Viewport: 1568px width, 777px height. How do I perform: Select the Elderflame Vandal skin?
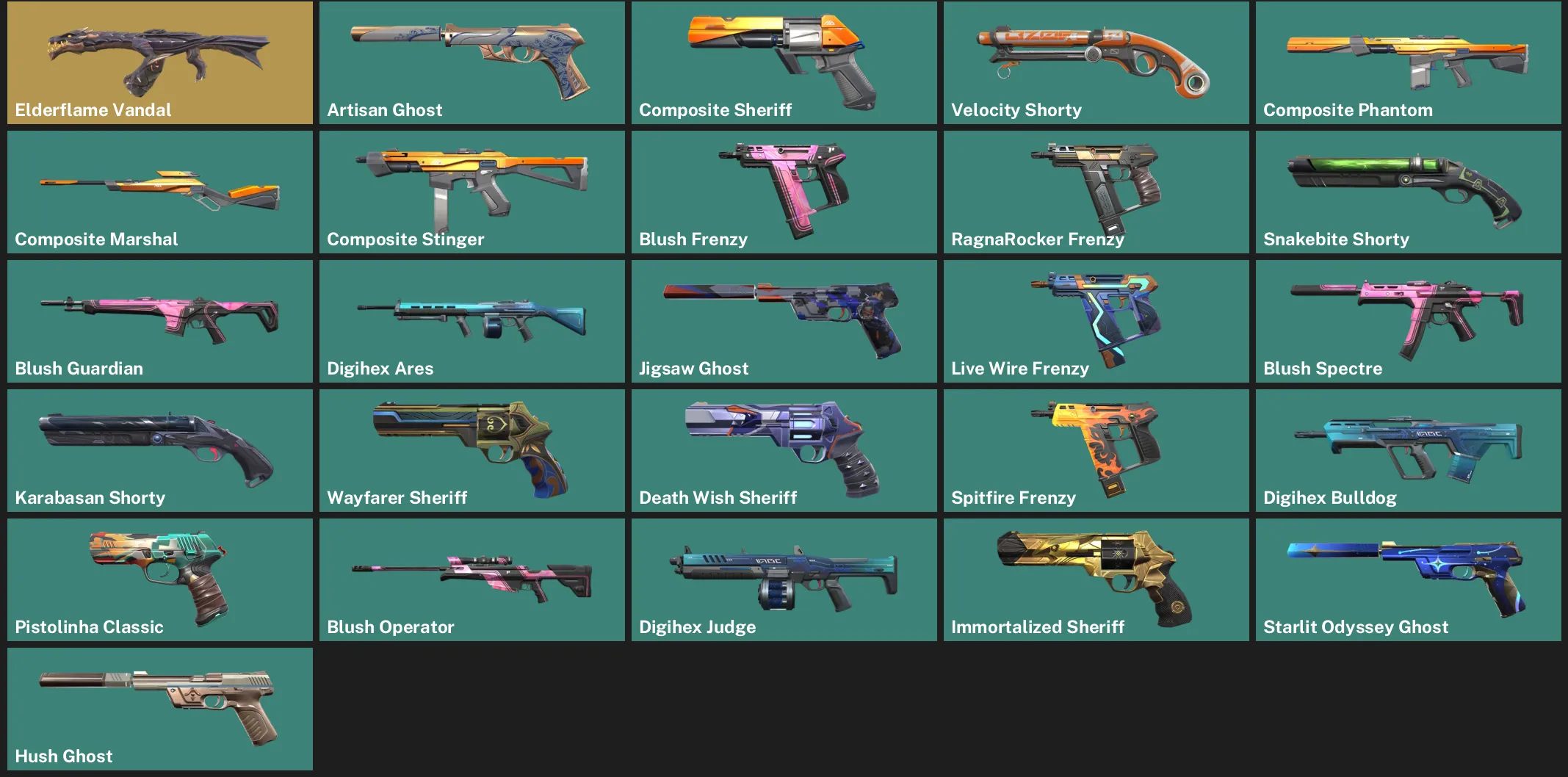tap(158, 62)
